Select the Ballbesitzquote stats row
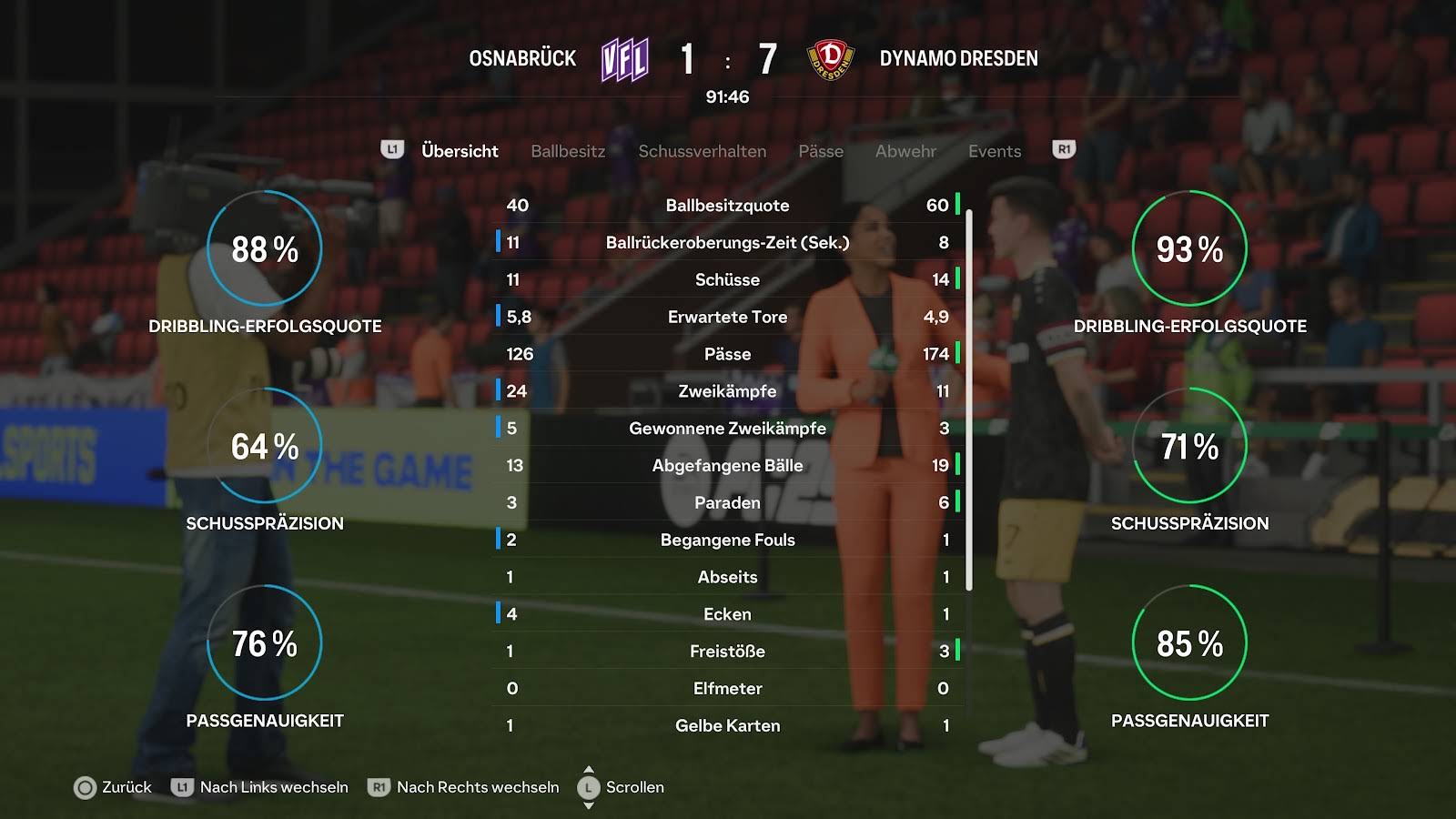This screenshot has height=819, width=1456. 727,206
